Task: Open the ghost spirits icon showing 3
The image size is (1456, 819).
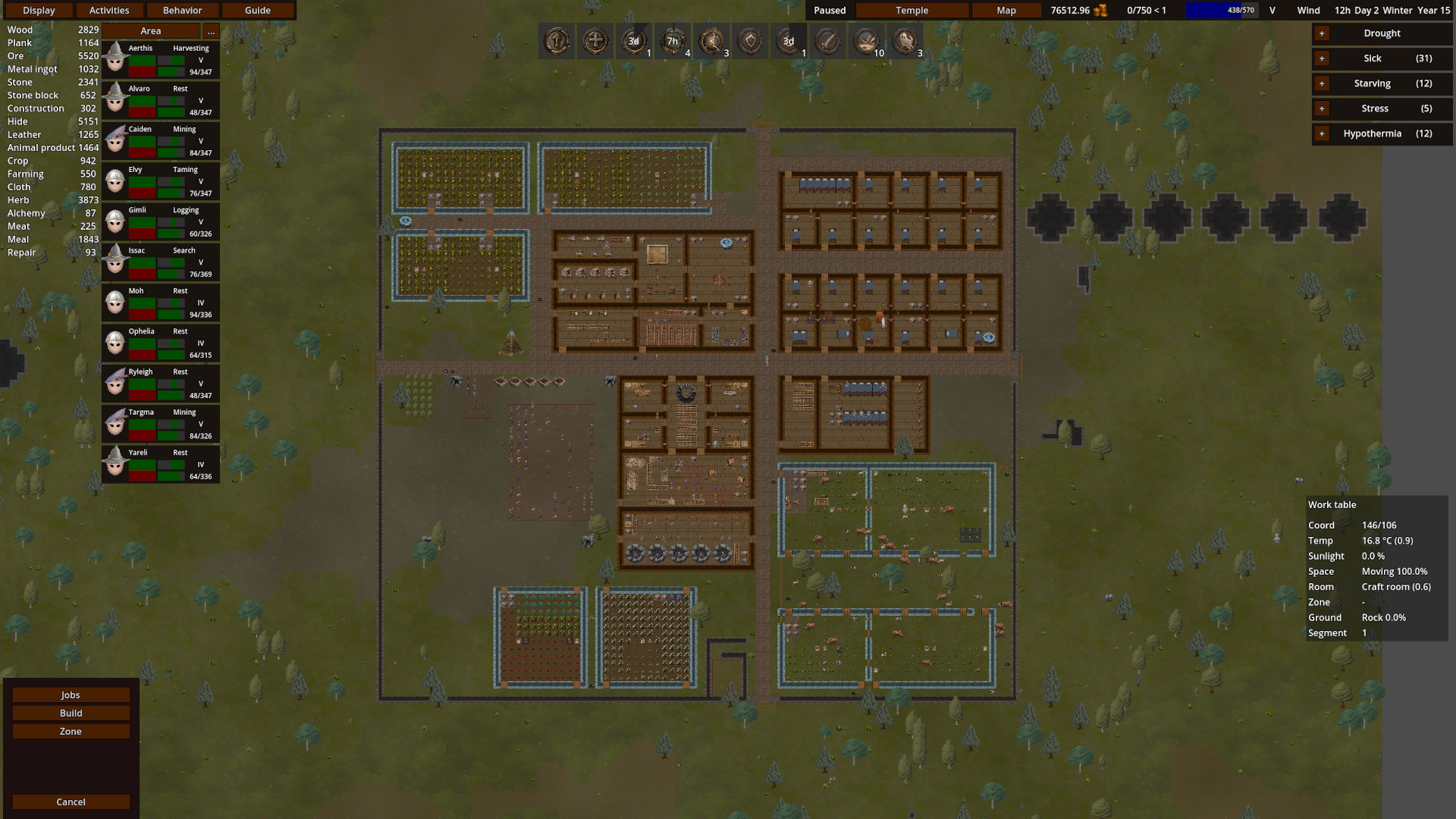Action: click(x=905, y=42)
